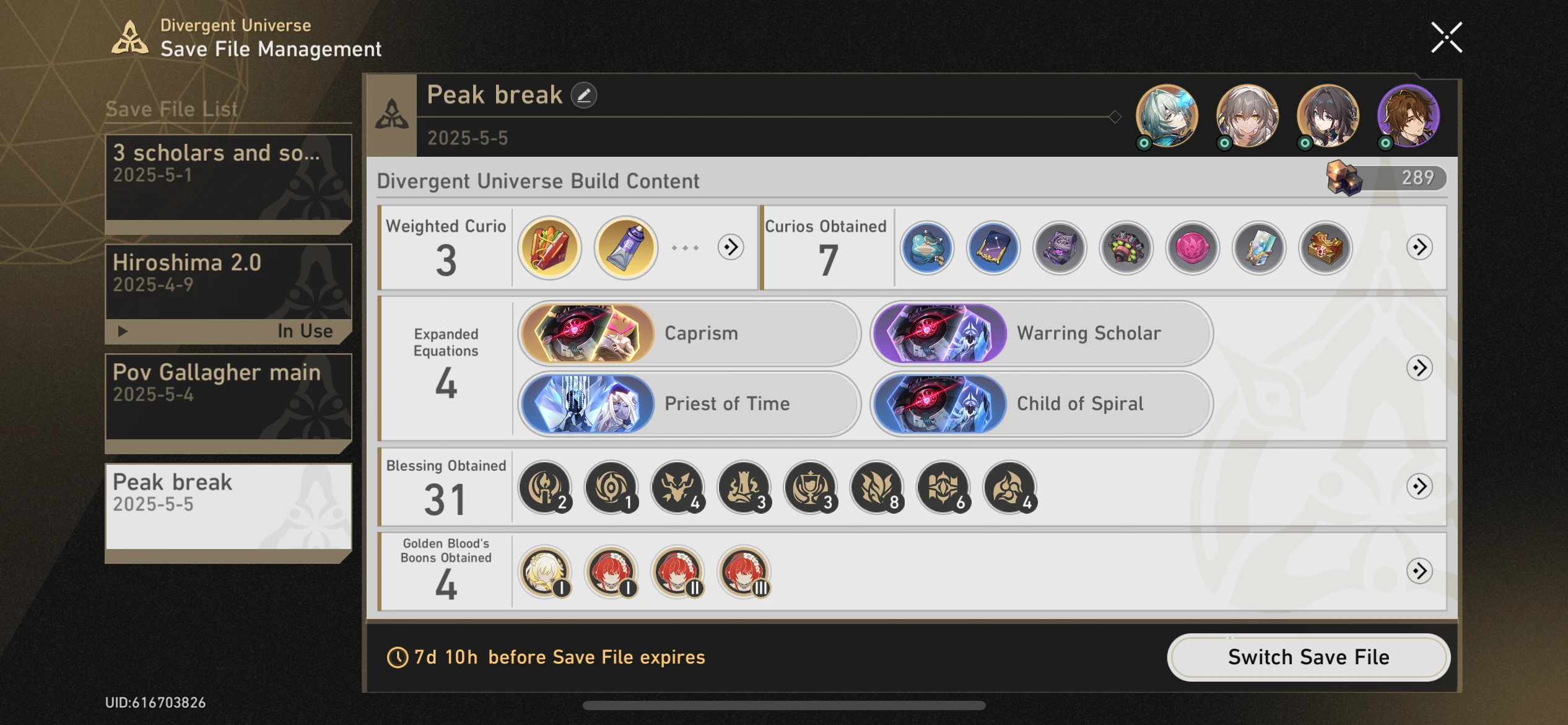Select the first Golden Blood's Boon icon

pyautogui.click(x=544, y=571)
